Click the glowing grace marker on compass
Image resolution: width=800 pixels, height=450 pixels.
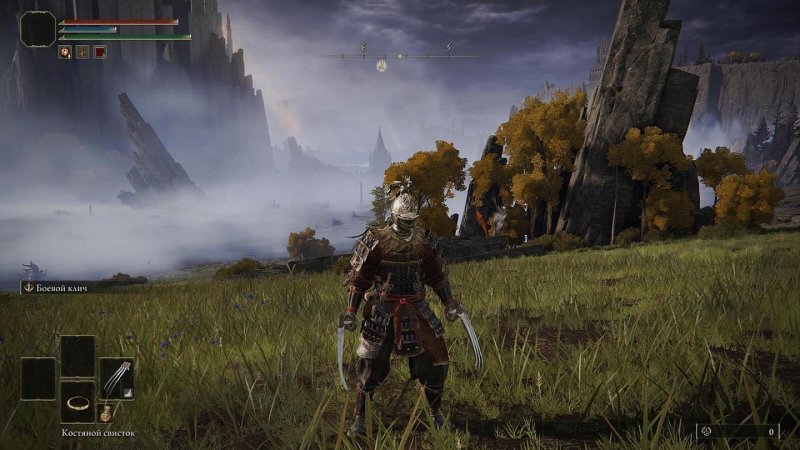(x=381, y=66)
